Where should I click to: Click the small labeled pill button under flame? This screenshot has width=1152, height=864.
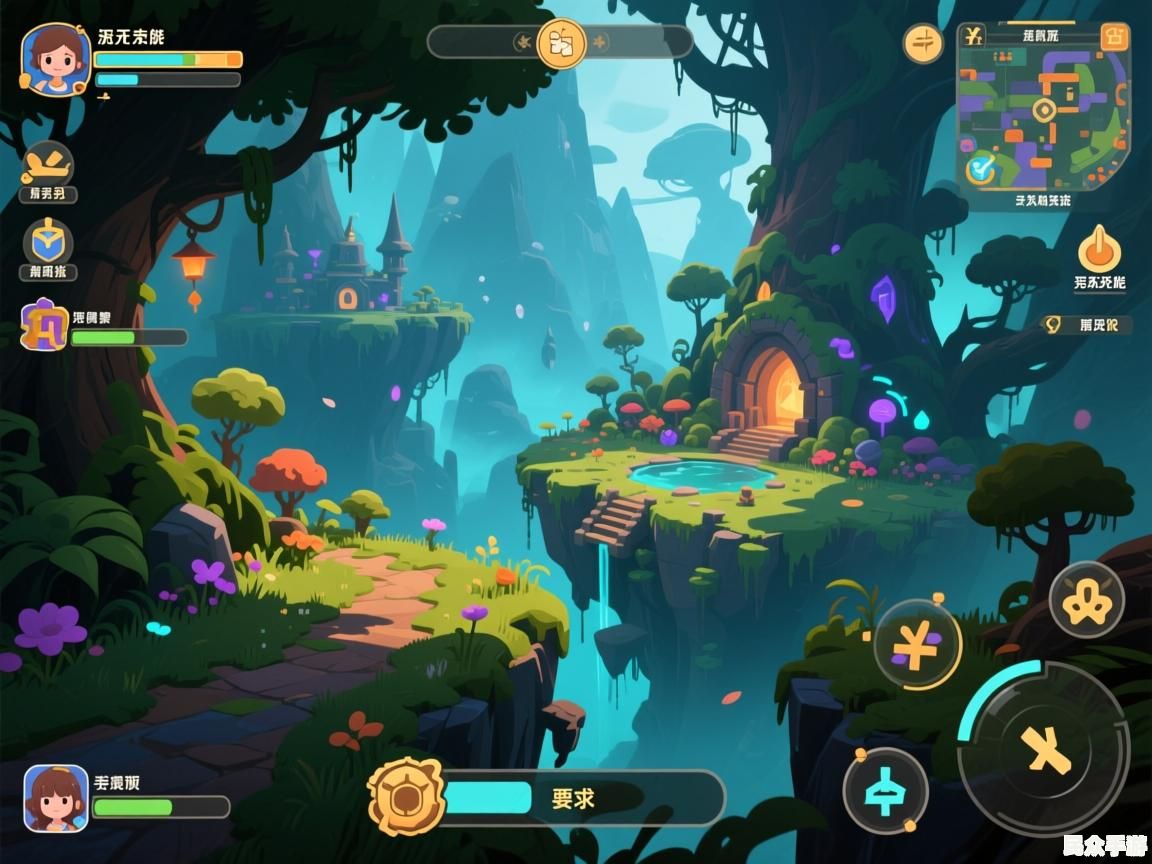(x=1088, y=324)
